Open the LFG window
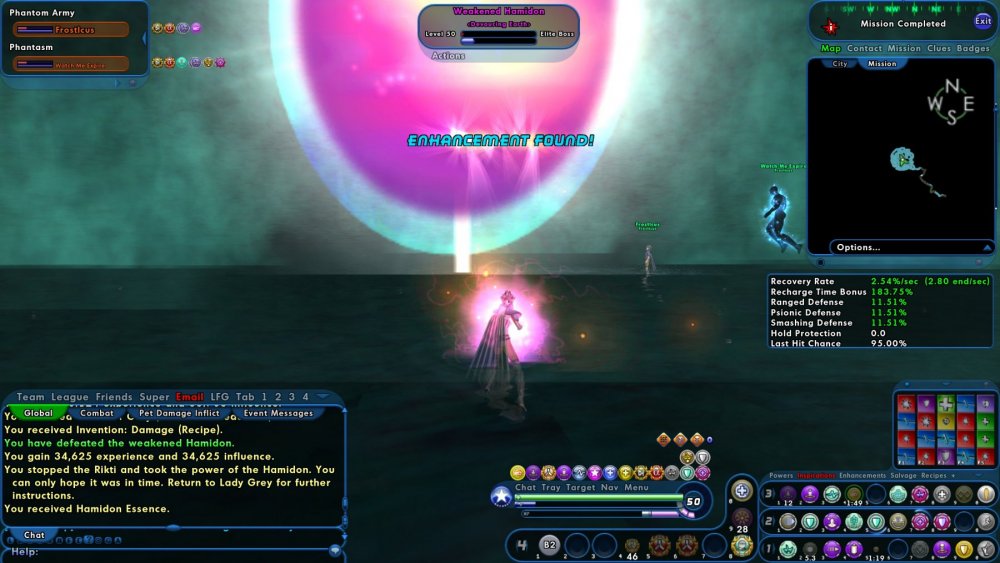This screenshot has height=563, width=1000. click(x=219, y=397)
